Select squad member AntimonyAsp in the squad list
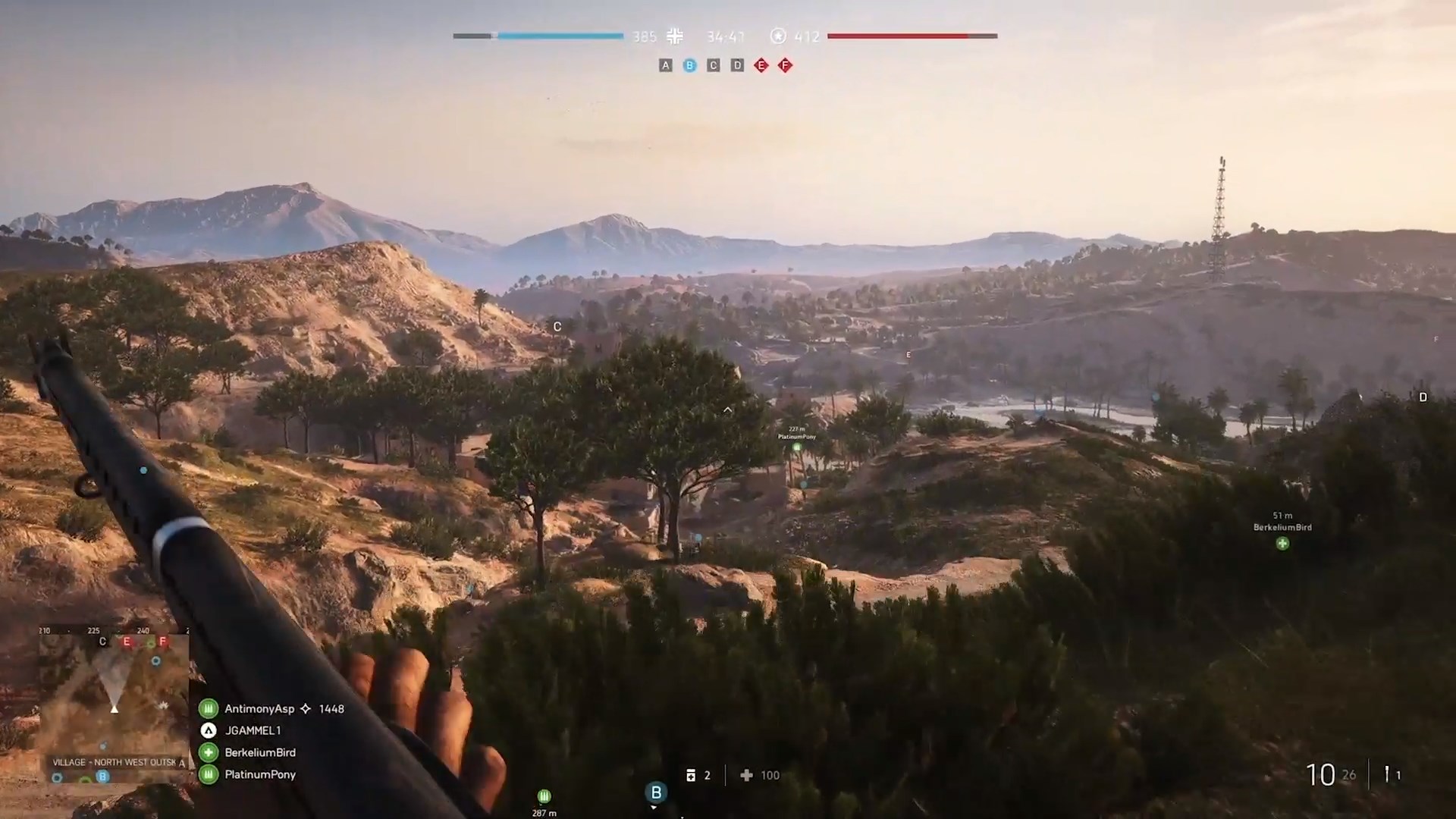Screen dimensions: 1456x819 [x=259, y=709]
